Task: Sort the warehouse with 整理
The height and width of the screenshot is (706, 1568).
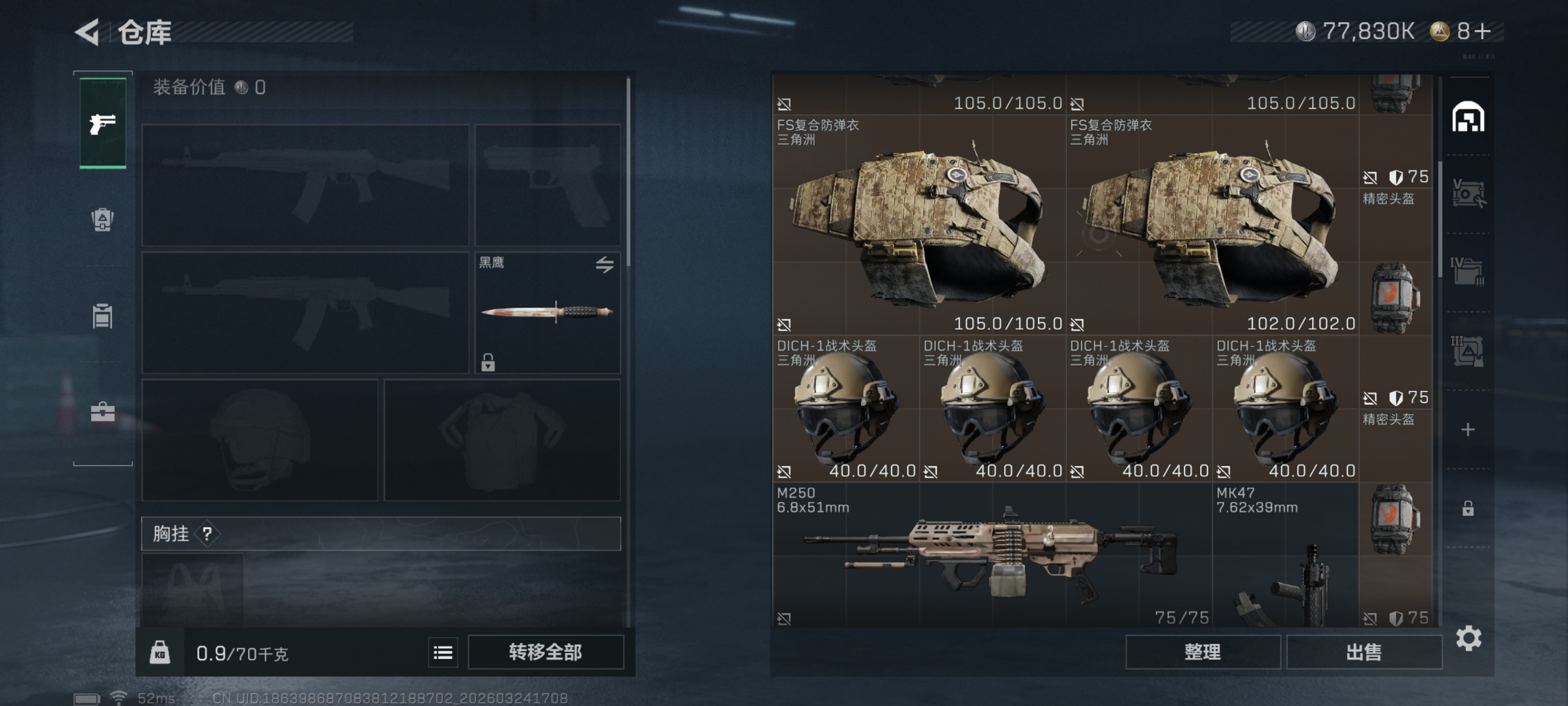Action: [1202, 652]
